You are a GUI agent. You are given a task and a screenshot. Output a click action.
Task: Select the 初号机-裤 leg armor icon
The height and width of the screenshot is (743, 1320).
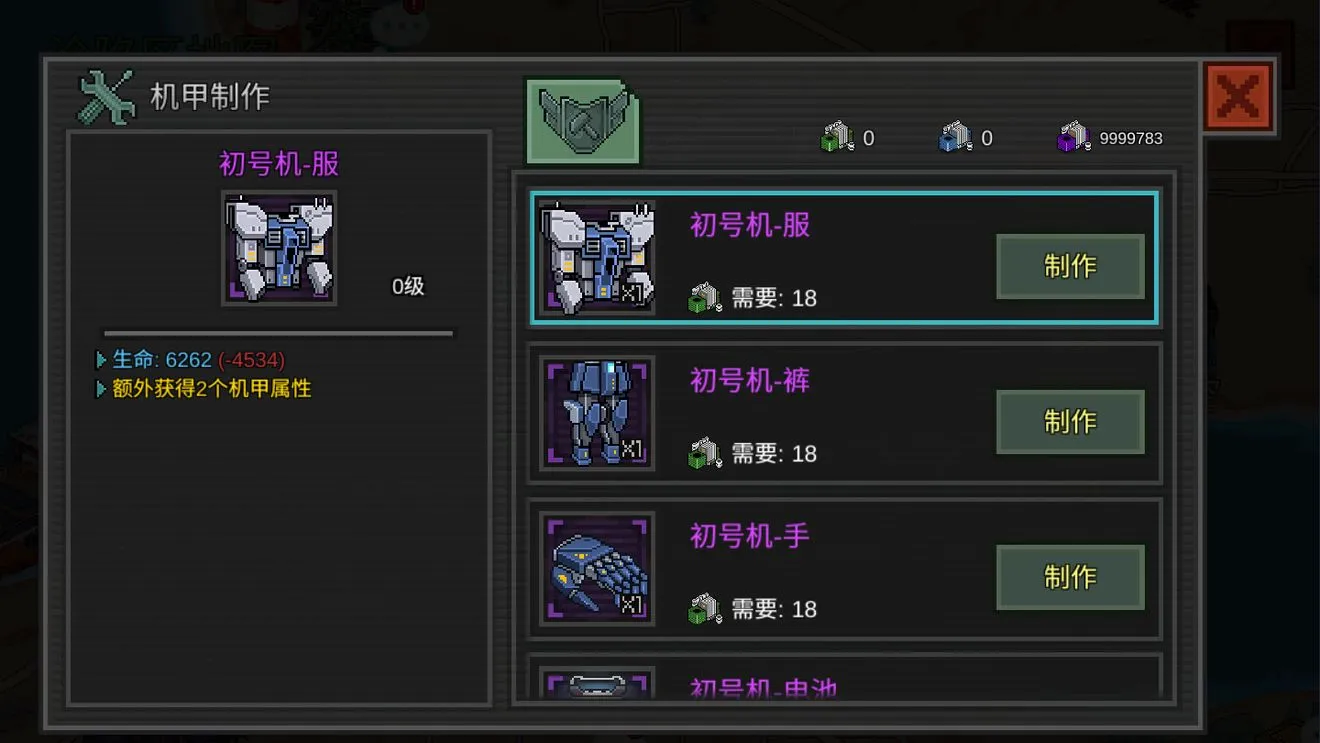click(x=597, y=413)
